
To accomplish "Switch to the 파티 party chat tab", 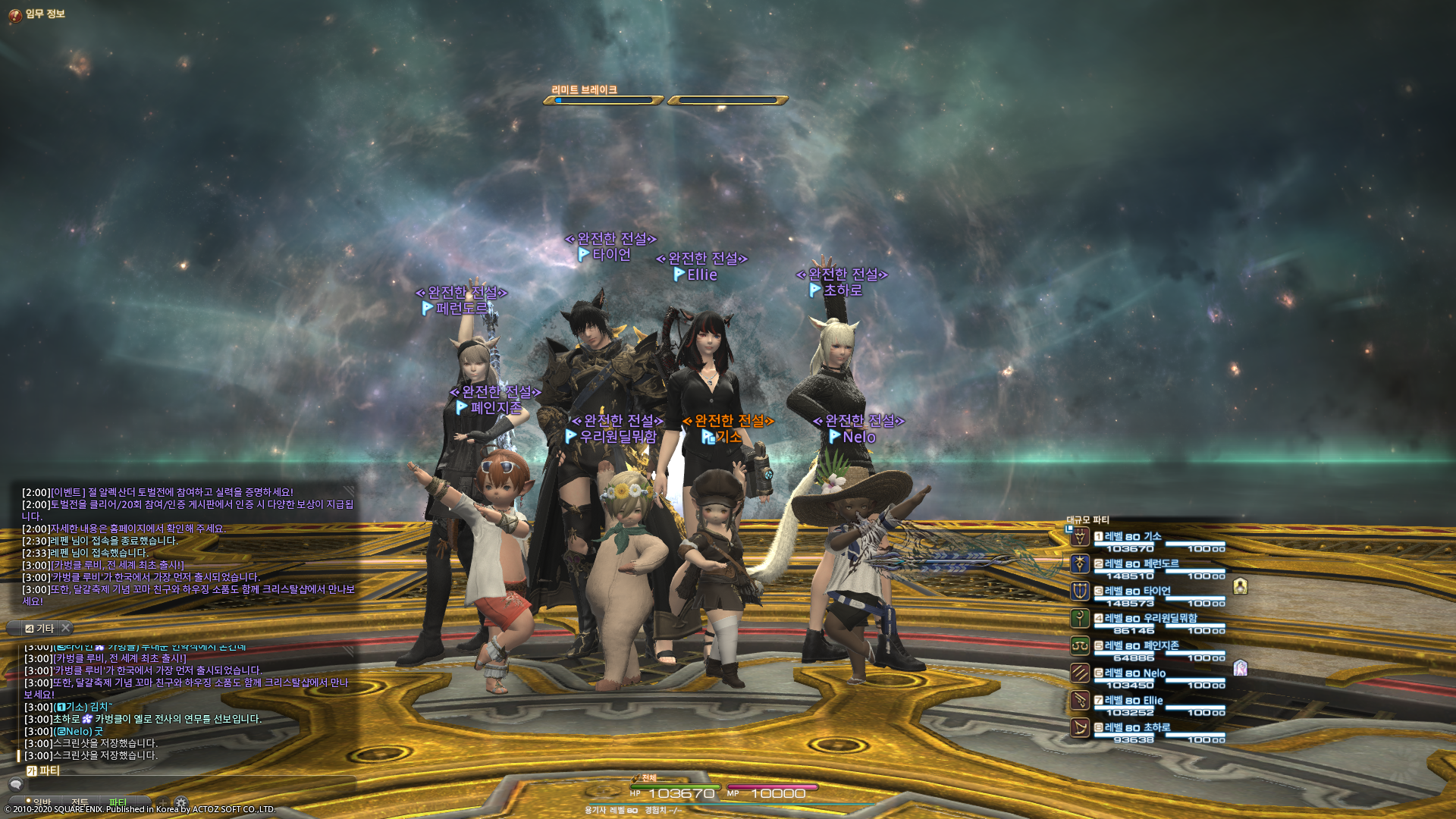I will tap(118, 802).
